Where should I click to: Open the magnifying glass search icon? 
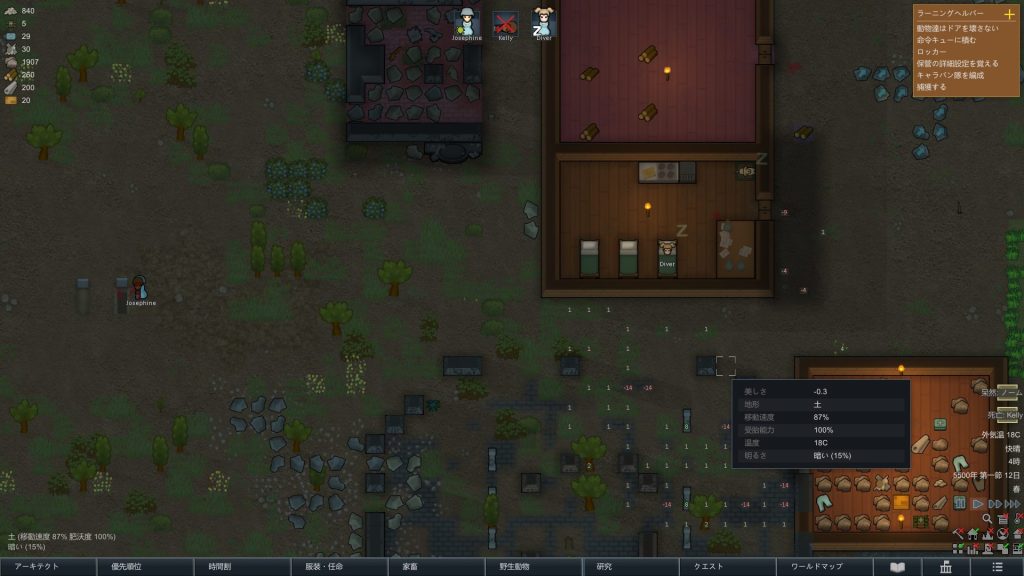click(x=987, y=519)
